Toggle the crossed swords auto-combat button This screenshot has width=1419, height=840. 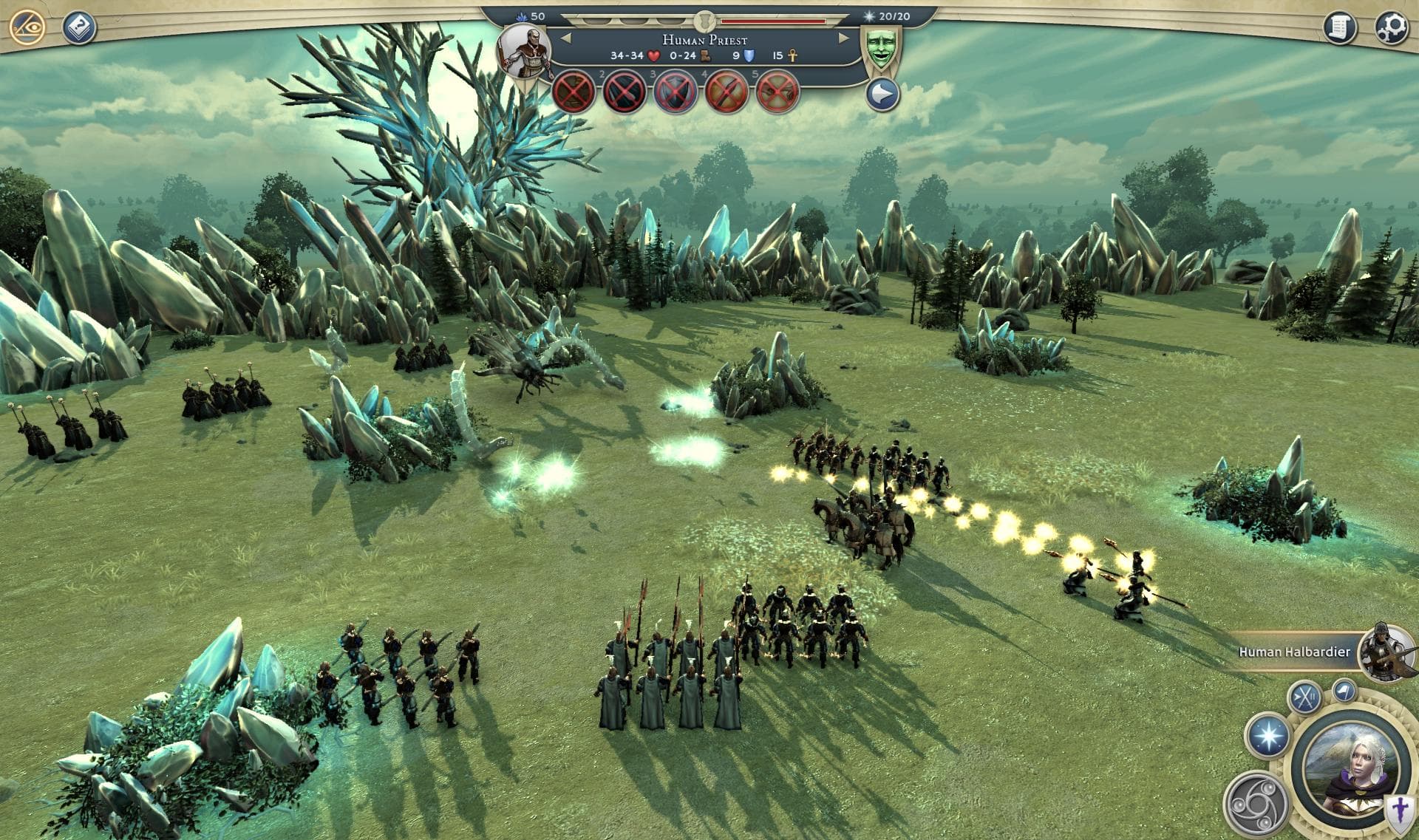coord(1304,697)
